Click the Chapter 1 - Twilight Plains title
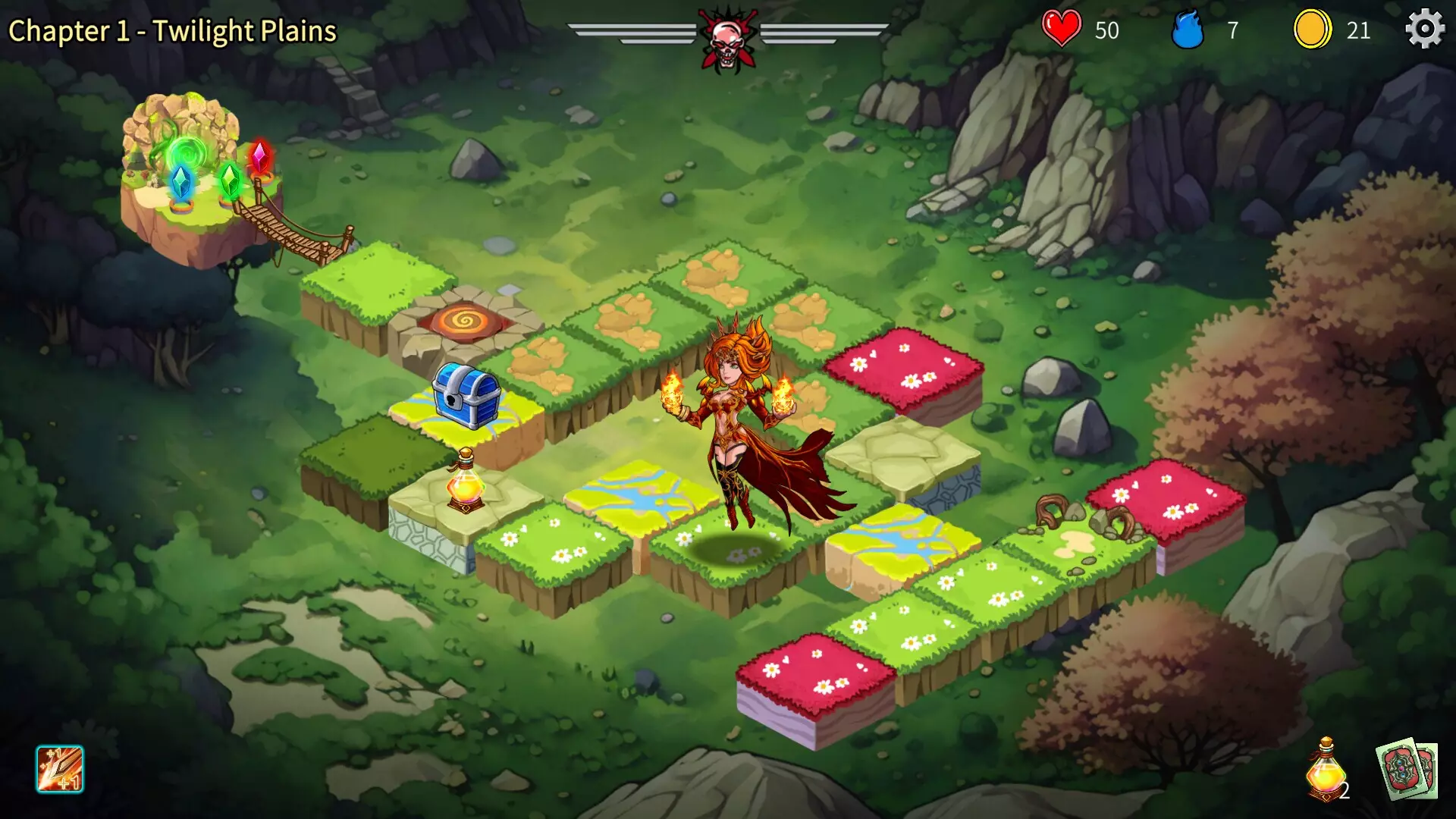This screenshot has width=1456, height=819. point(171,30)
